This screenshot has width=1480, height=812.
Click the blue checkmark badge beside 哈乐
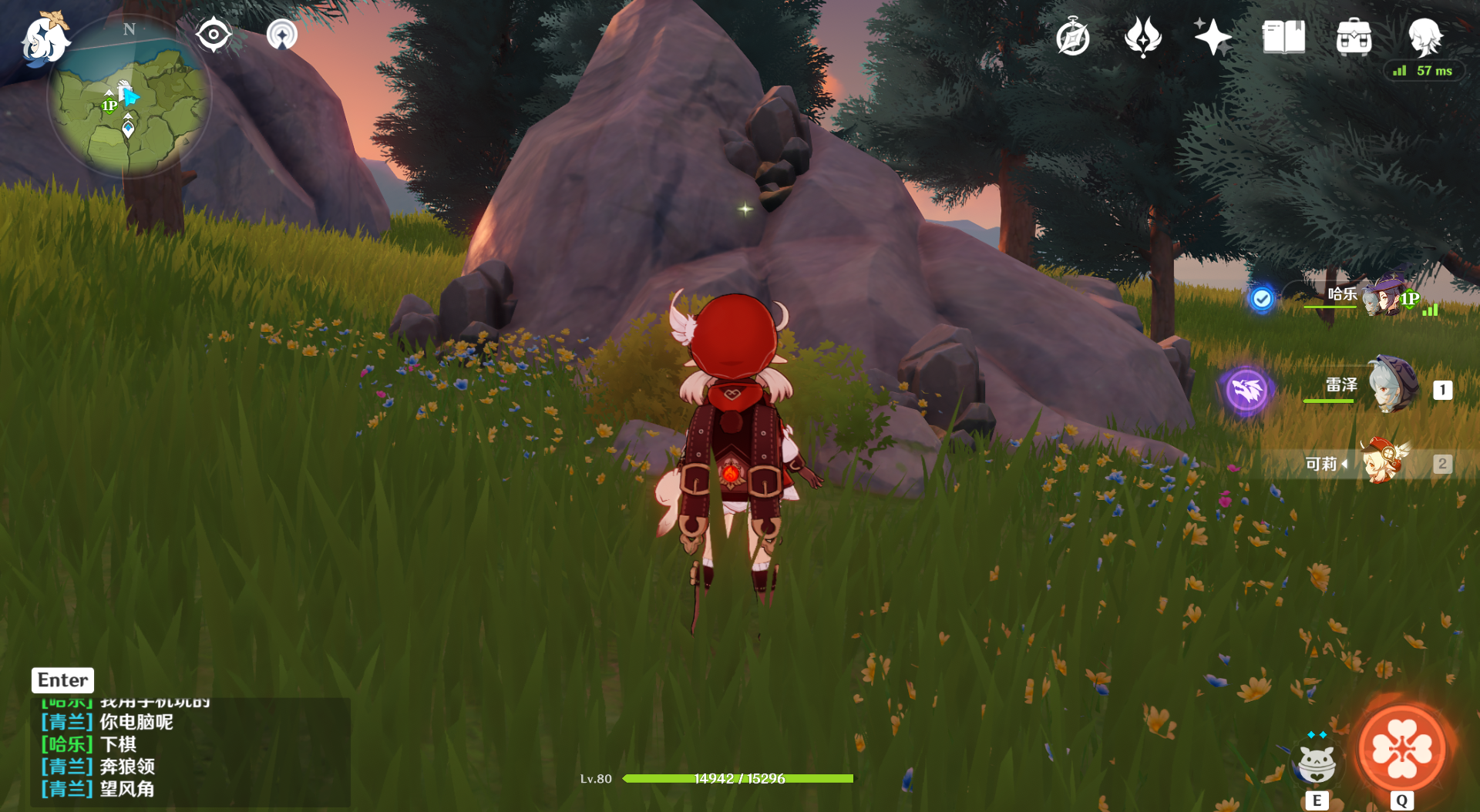1262,298
